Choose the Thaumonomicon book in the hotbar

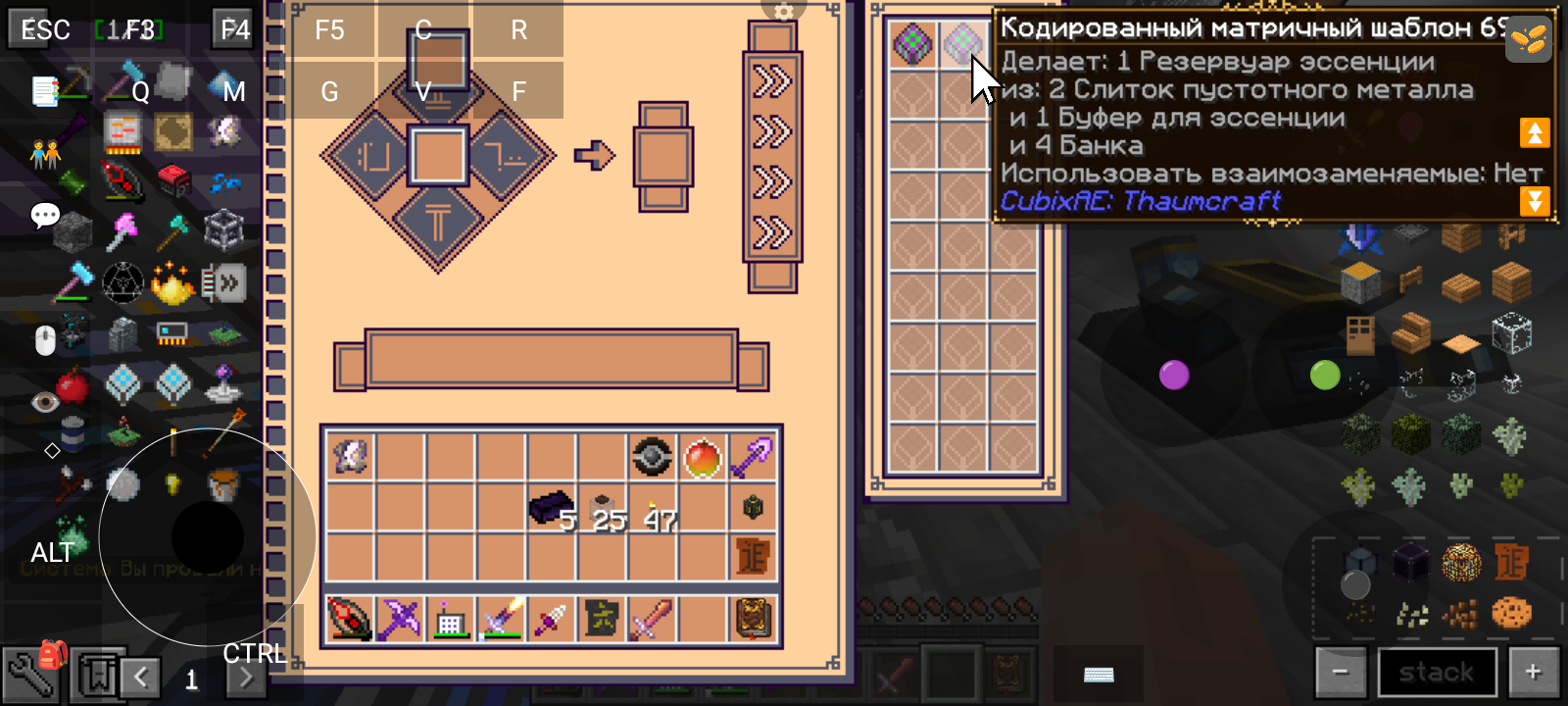753,620
